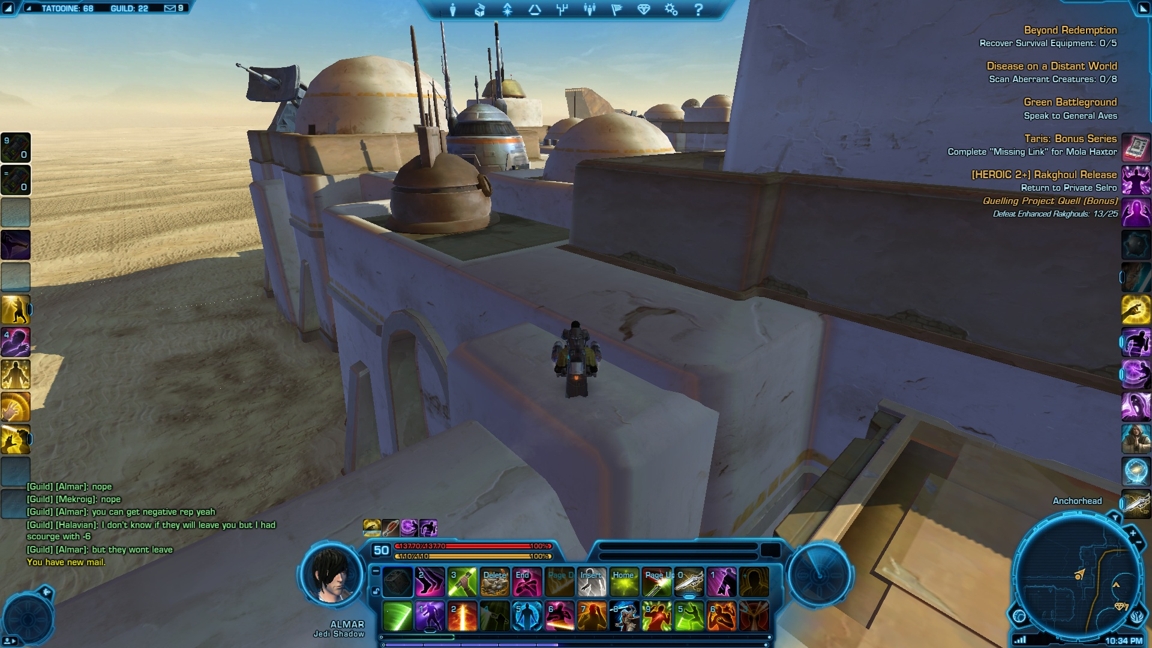
Task: Open the group of people social icon
Action: pos(589,10)
